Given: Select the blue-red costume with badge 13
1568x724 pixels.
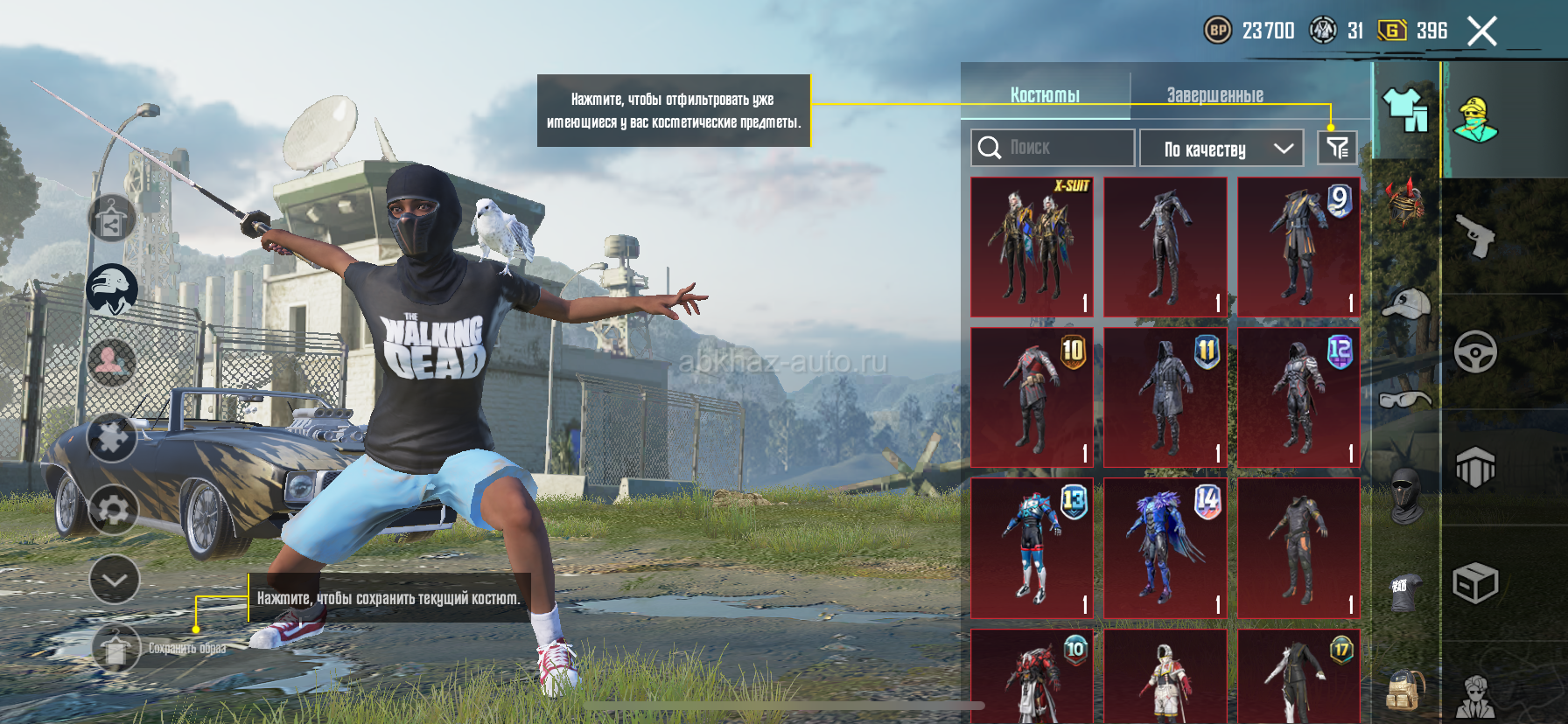Looking at the screenshot, I should tap(1032, 548).
